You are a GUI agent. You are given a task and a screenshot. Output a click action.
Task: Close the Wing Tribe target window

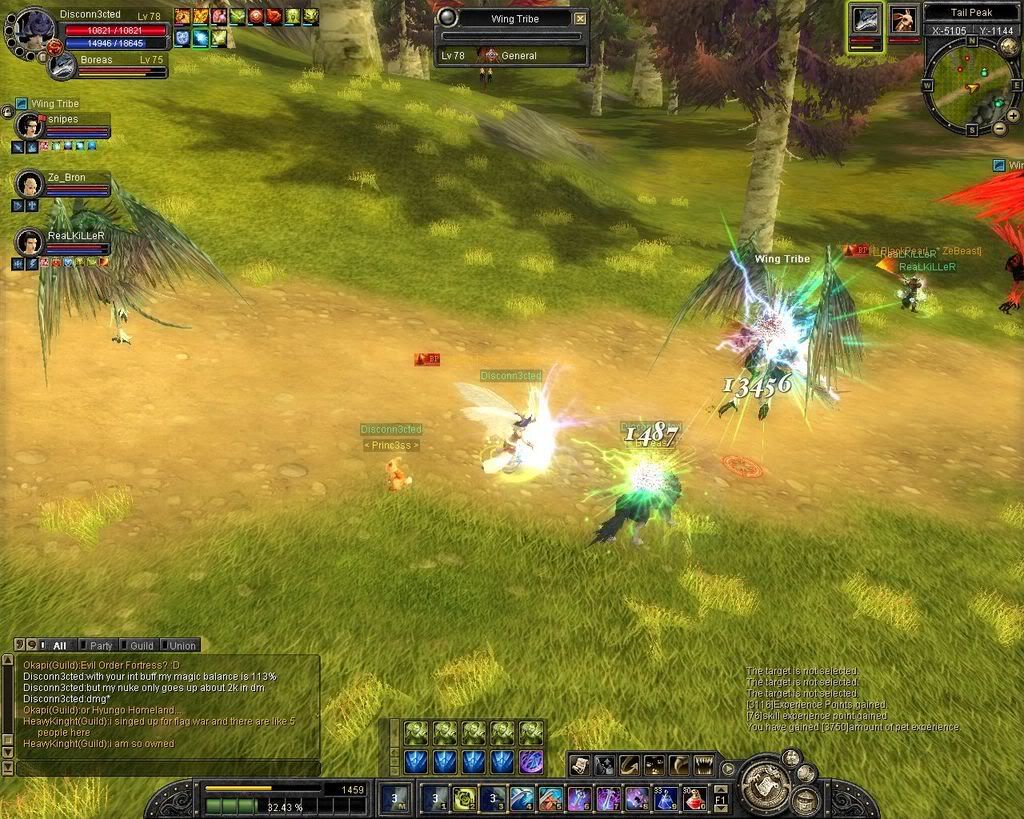click(580, 18)
